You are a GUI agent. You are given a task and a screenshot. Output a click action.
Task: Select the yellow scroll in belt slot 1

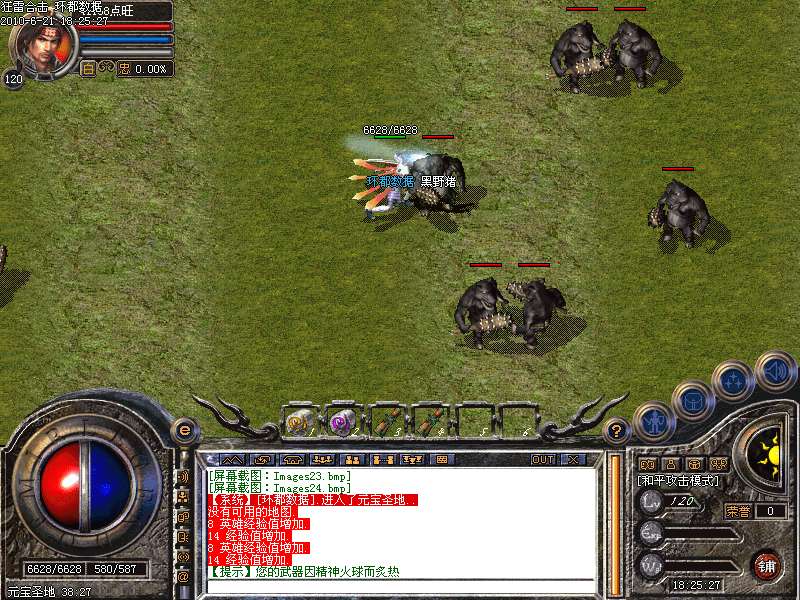298,422
